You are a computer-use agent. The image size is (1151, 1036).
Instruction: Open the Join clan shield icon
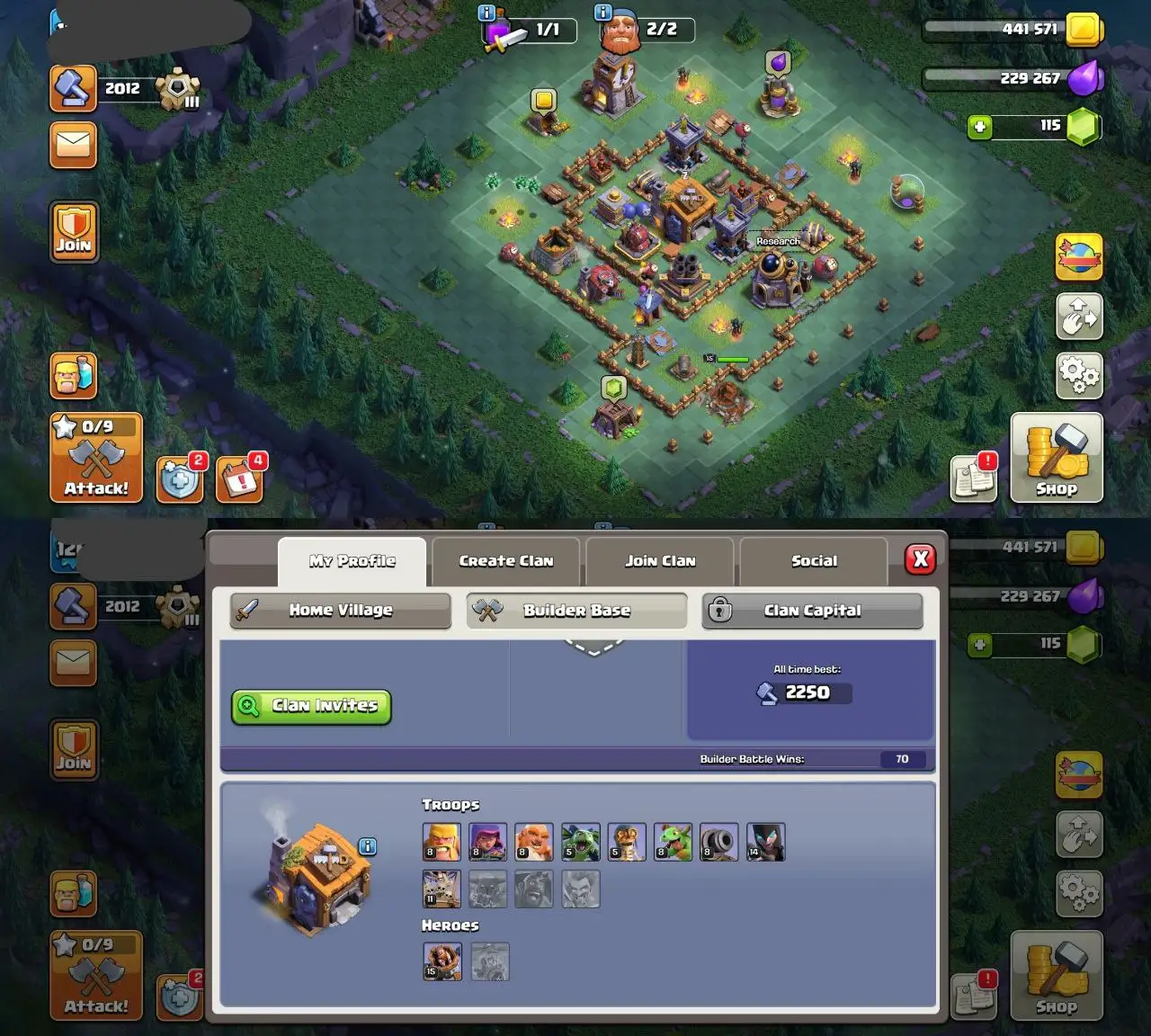click(x=74, y=232)
